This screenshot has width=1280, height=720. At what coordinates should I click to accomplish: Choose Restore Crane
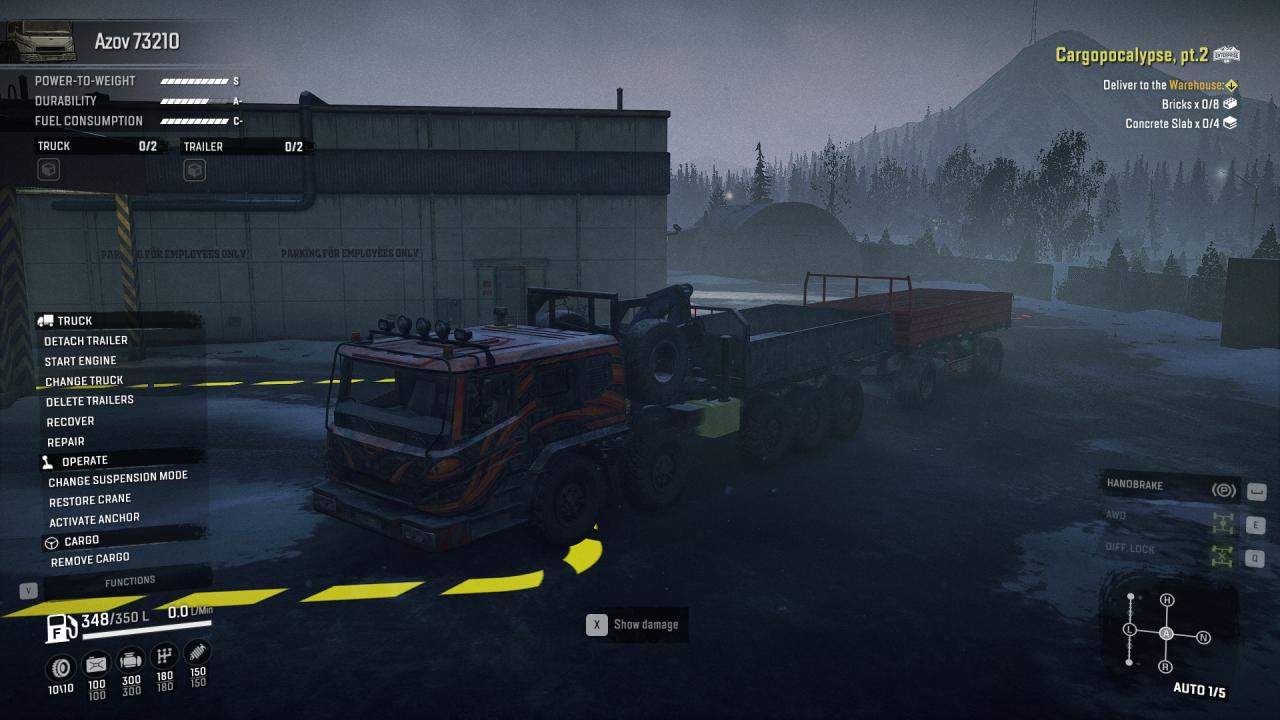point(90,500)
